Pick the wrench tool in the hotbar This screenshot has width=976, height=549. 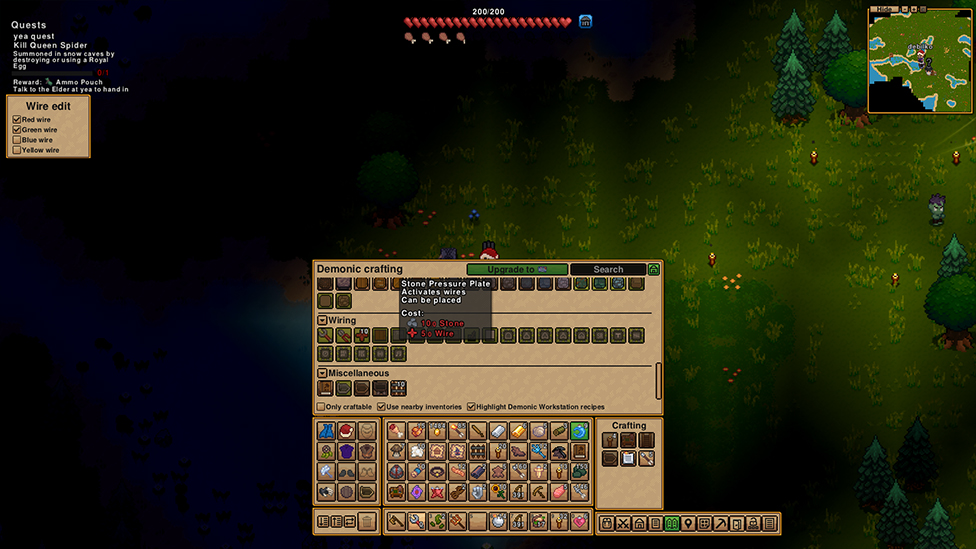[x=416, y=522]
